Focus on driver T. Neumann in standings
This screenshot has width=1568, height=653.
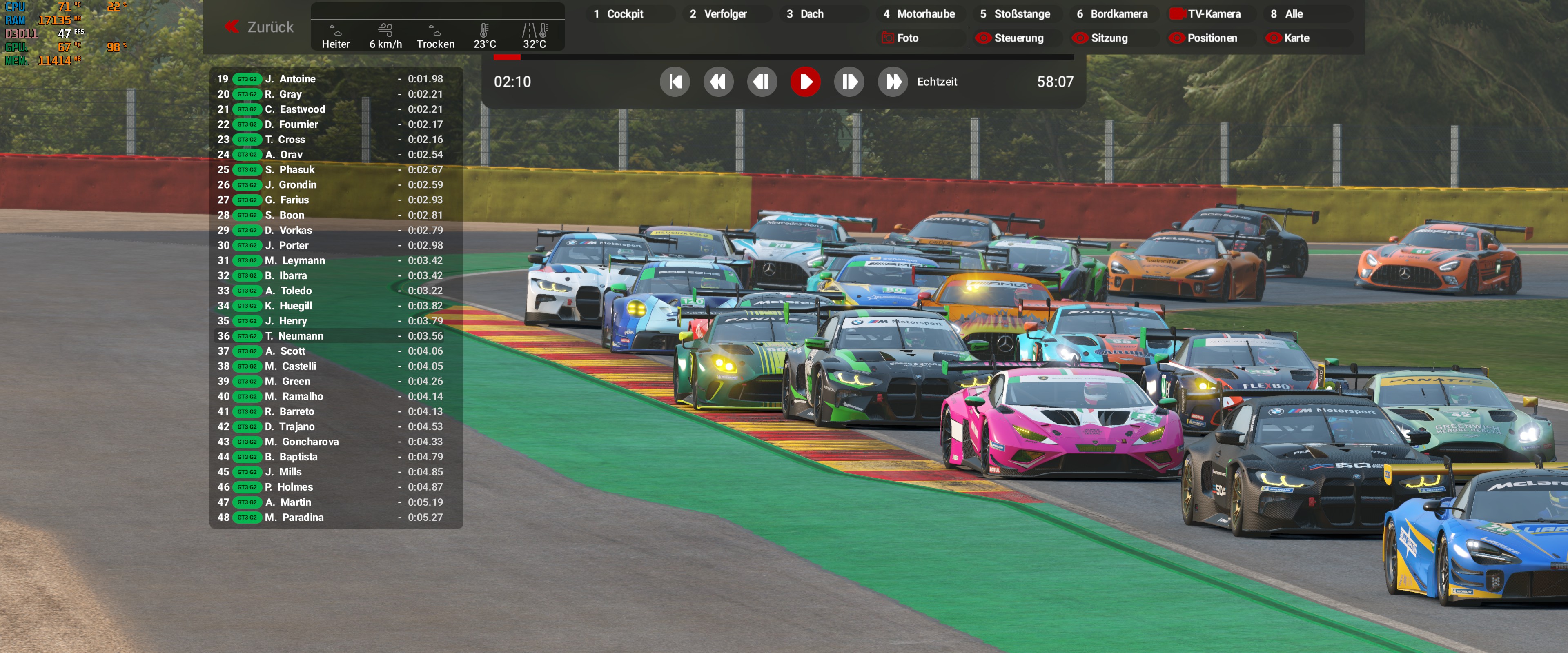tap(301, 336)
